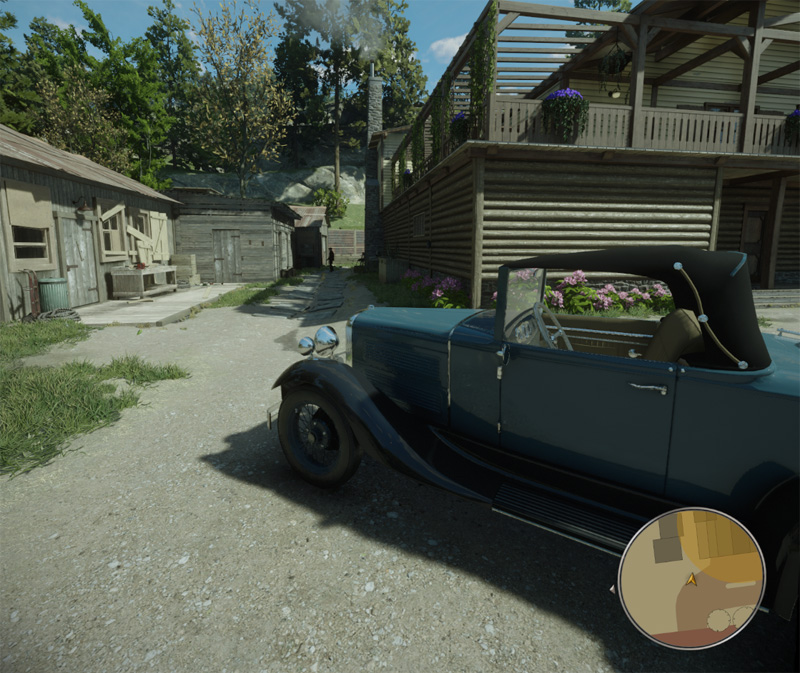This screenshot has height=673, width=800.
Task: Select the orange player arrow on minimap
Action: [x=691, y=579]
